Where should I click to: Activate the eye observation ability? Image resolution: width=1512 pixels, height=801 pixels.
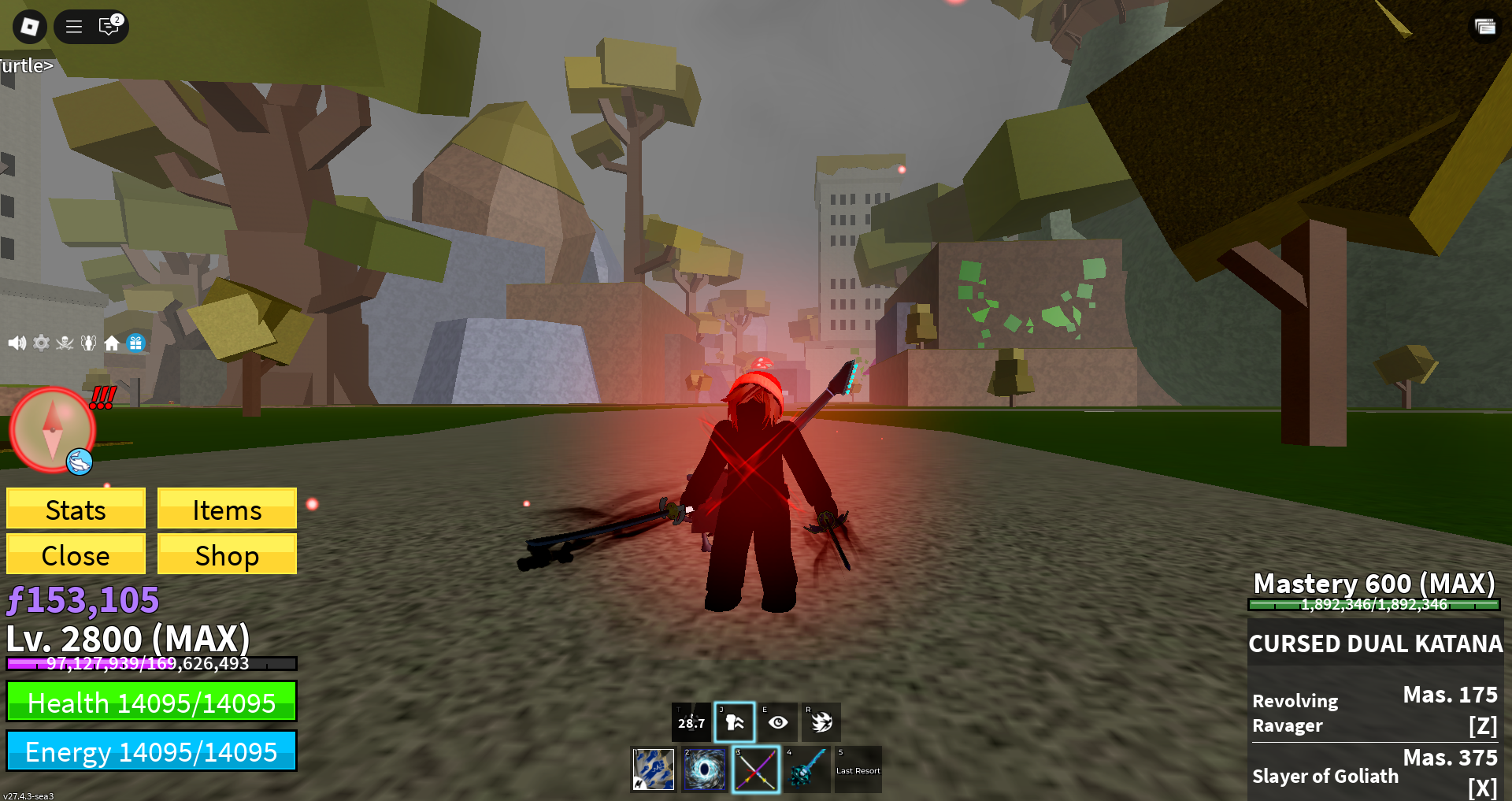point(778,722)
